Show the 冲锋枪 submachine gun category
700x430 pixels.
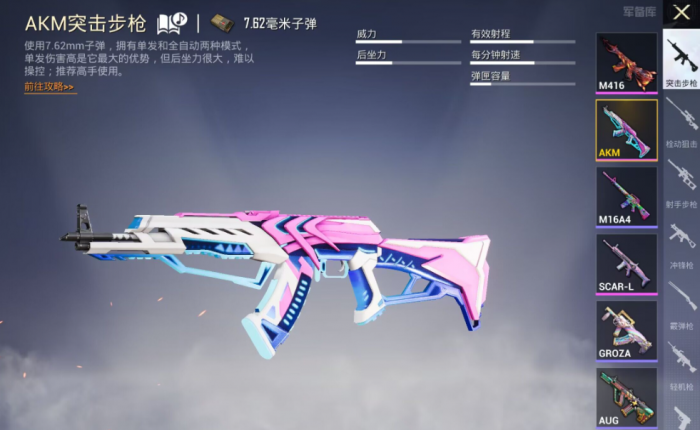[x=681, y=244]
